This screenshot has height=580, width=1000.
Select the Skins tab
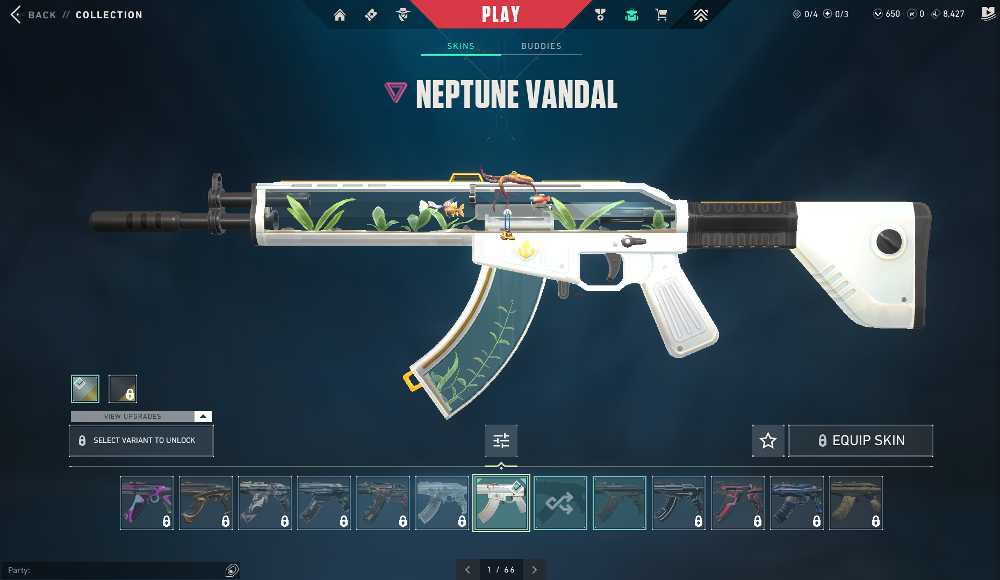460,46
